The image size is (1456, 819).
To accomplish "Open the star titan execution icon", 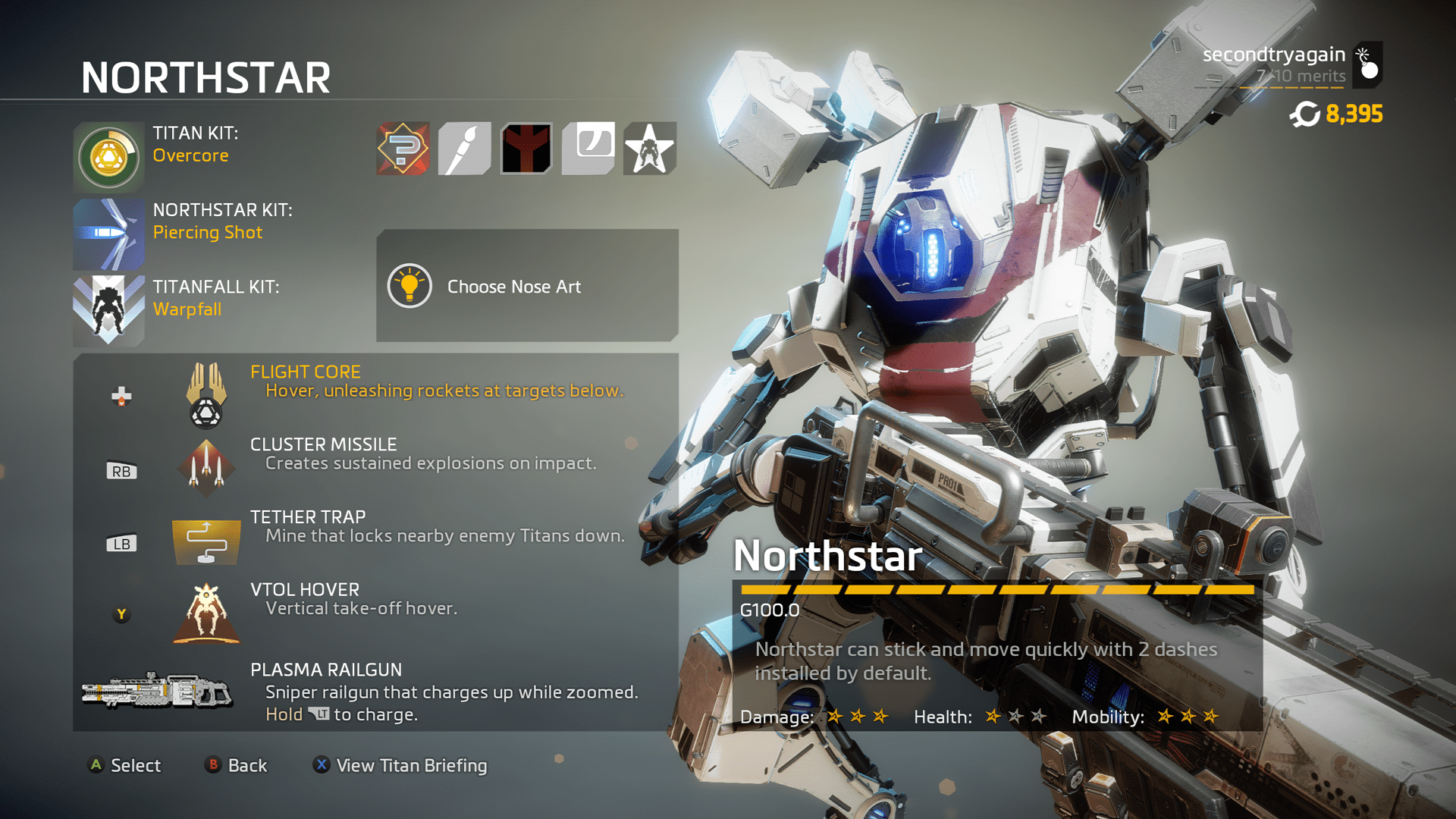I will (x=650, y=149).
